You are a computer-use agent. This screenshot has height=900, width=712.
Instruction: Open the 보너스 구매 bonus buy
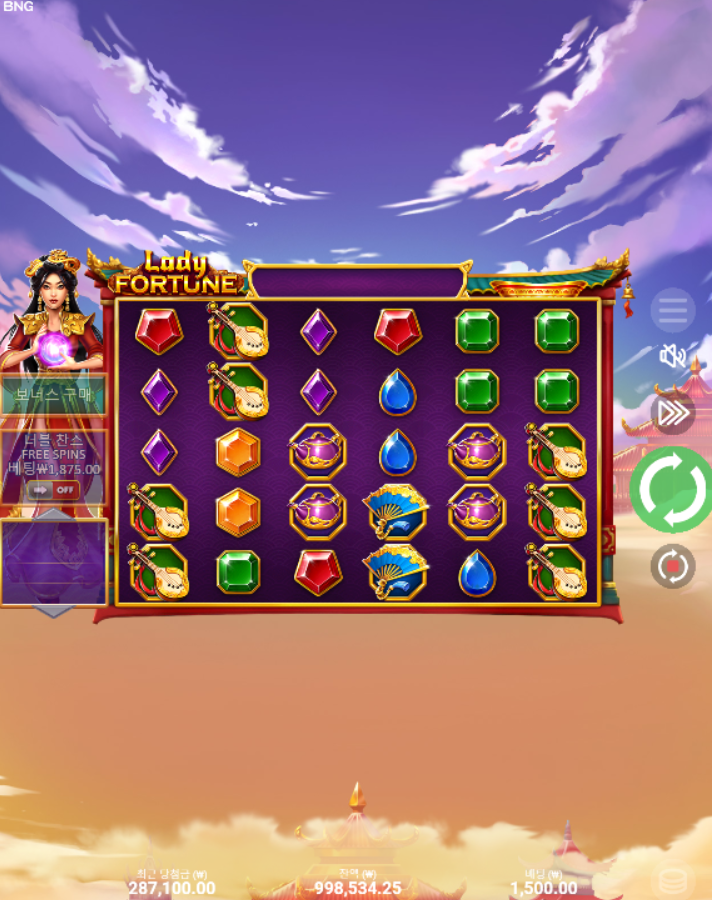click(52, 395)
